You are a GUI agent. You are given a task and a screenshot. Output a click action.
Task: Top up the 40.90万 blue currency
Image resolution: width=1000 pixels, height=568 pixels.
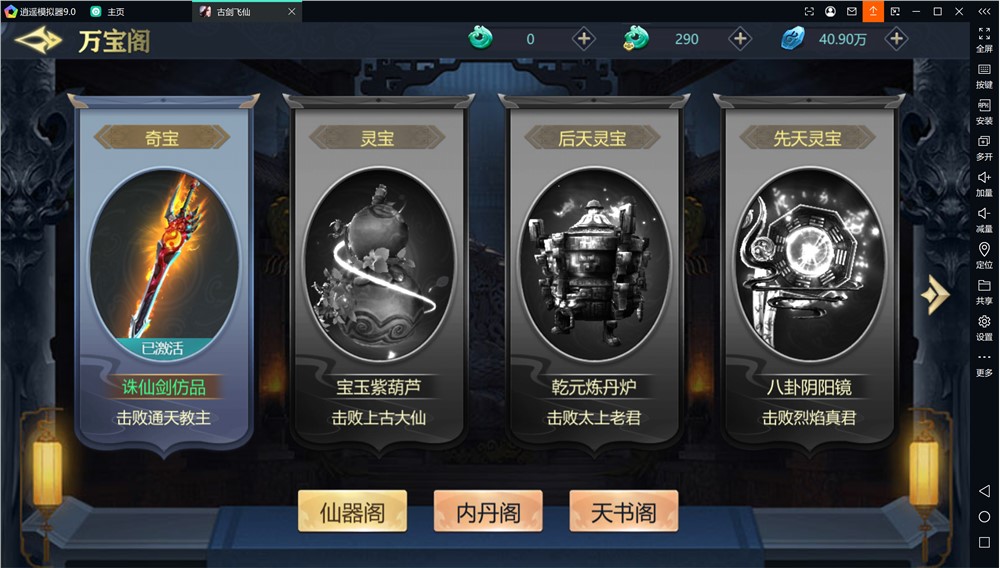coord(897,39)
